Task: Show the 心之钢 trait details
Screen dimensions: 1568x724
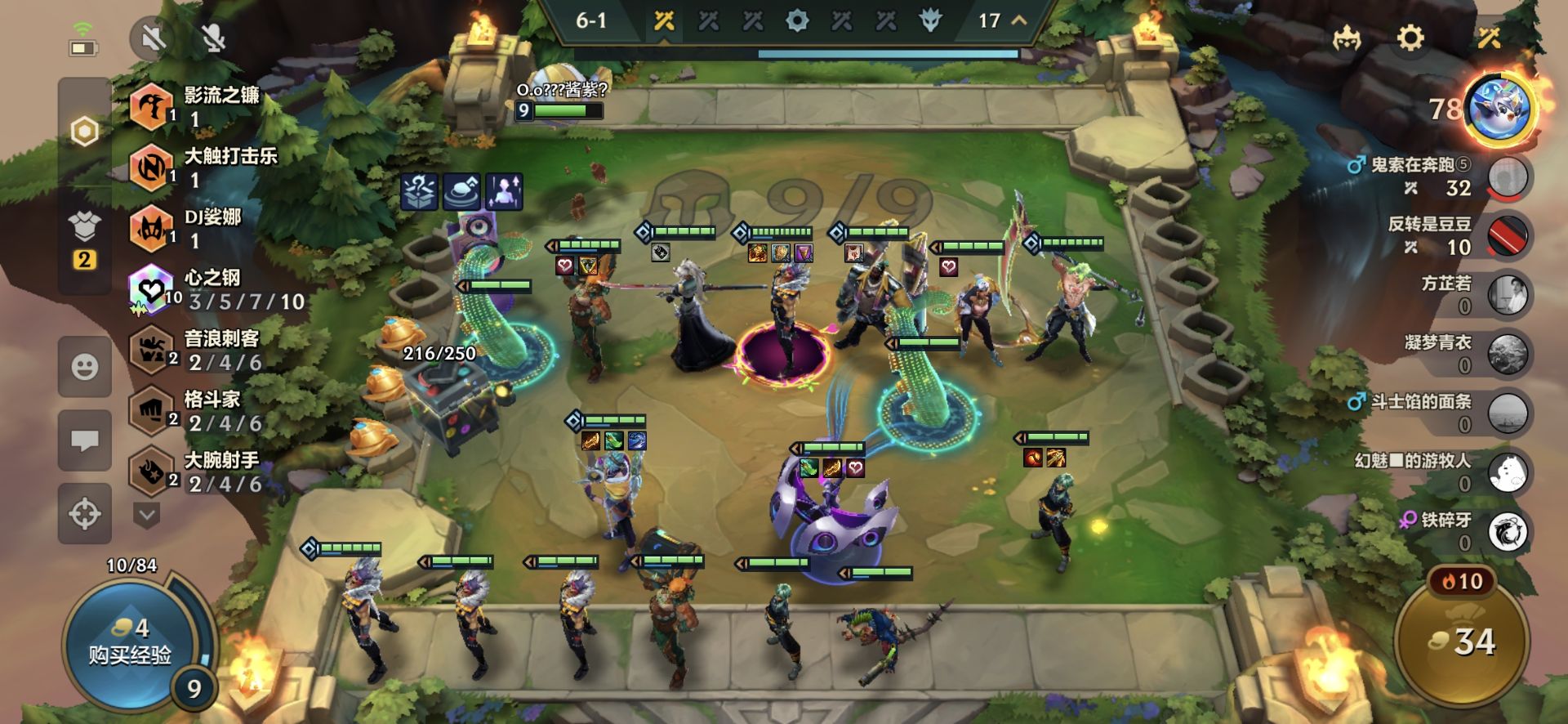Action: [x=216, y=289]
